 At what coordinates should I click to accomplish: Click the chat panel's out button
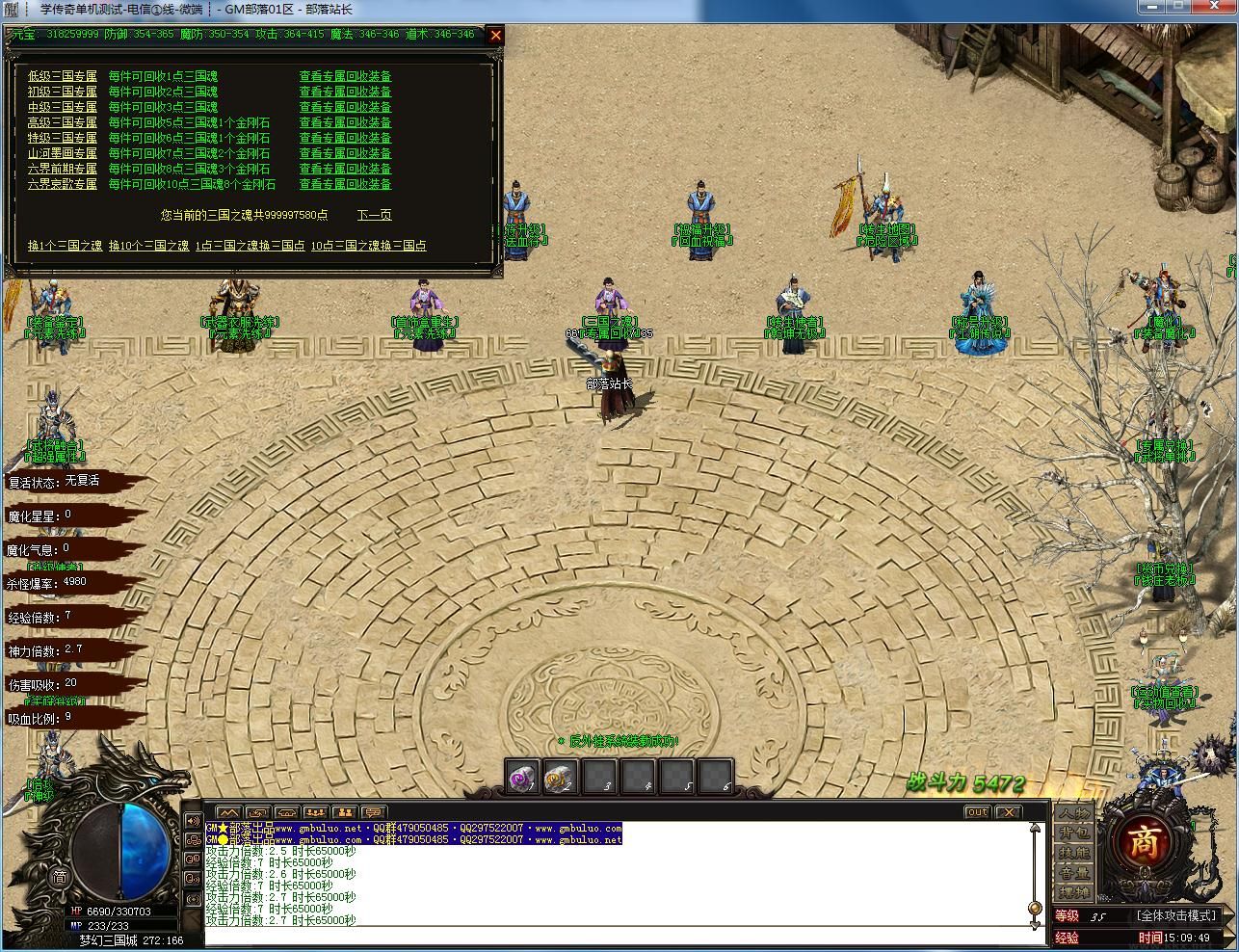point(977,812)
